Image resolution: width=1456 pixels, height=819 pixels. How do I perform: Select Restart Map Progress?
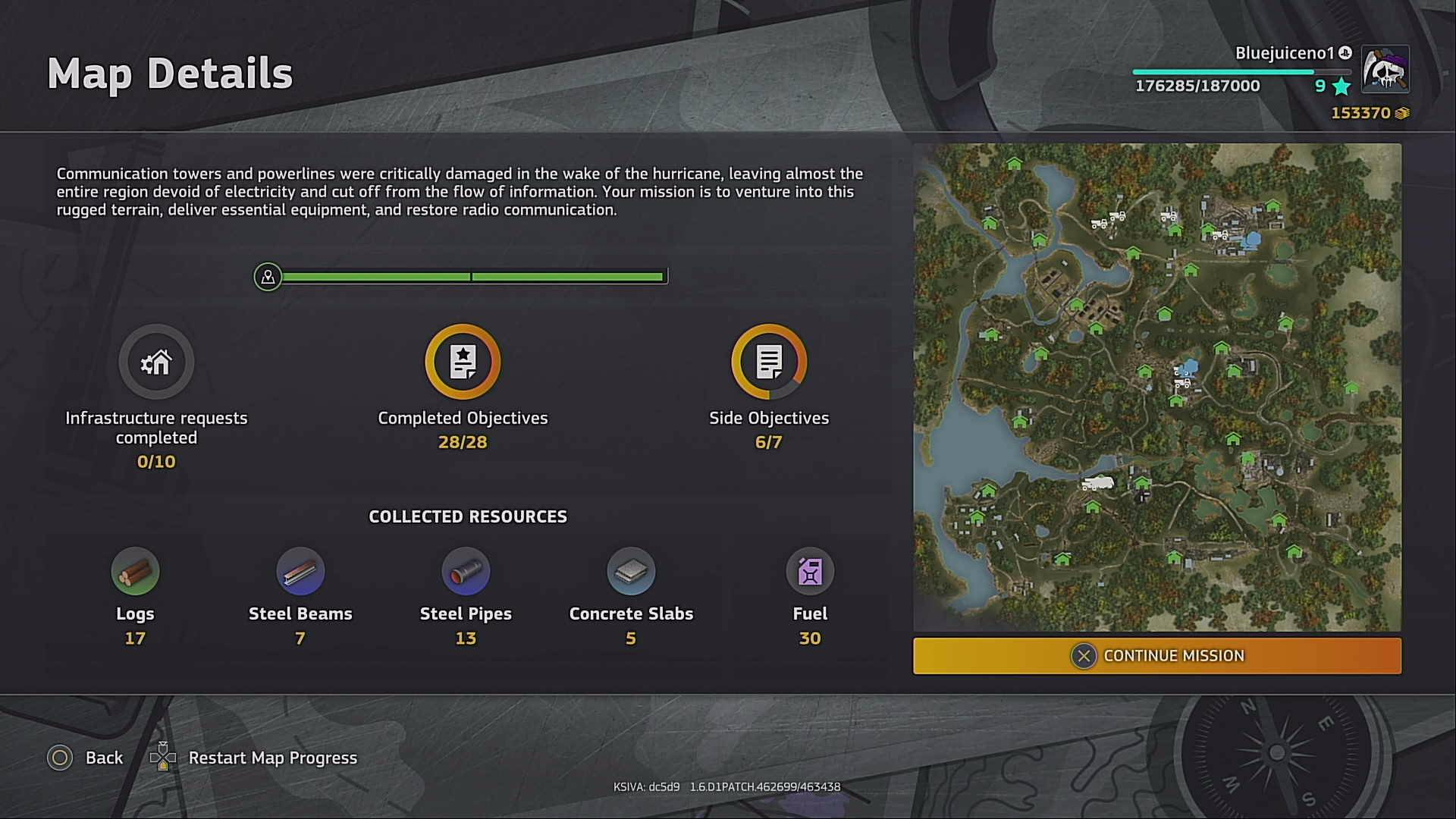pyautogui.click(x=273, y=758)
